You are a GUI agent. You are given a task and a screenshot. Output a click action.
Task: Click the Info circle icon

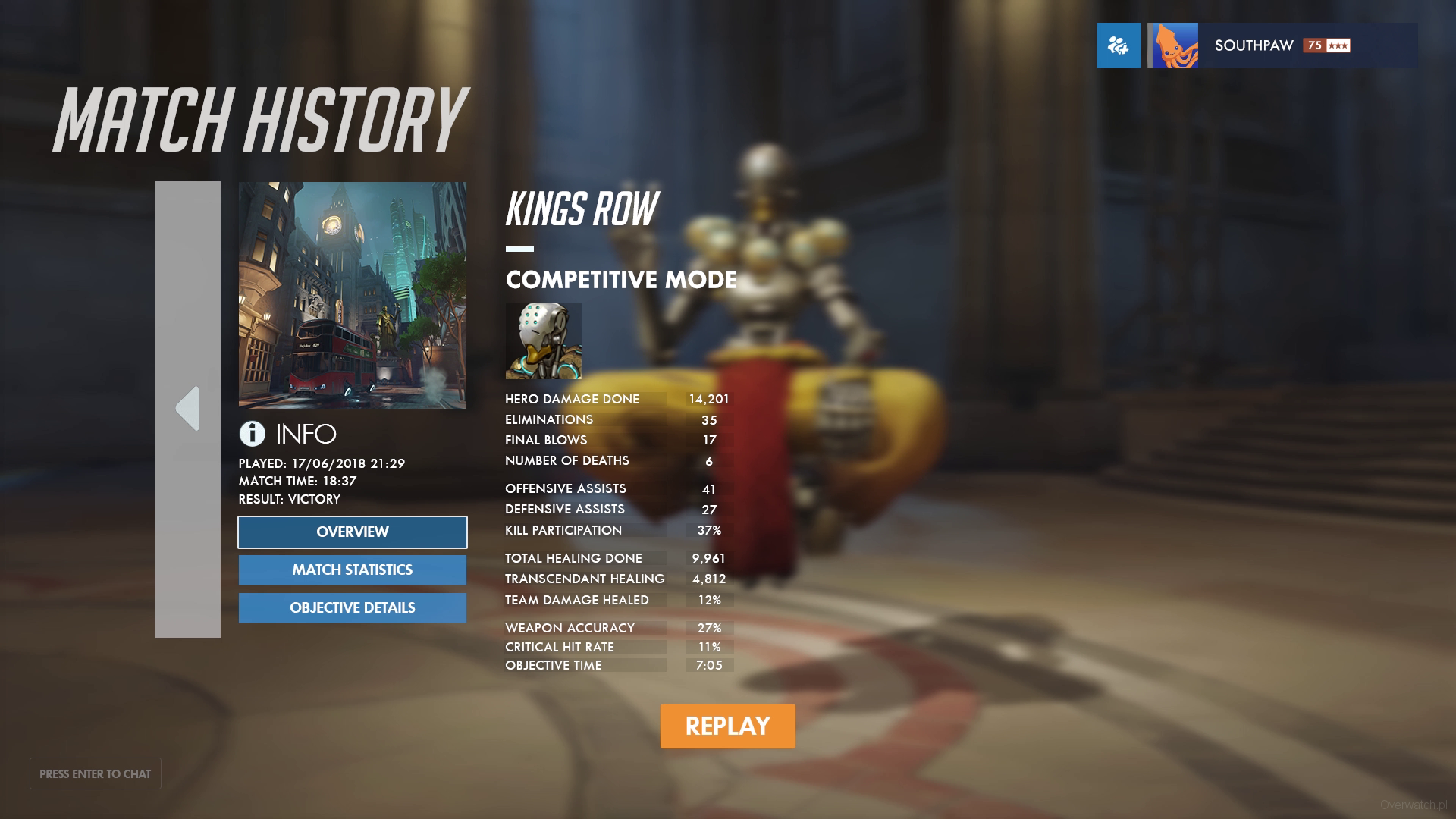point(252,434)
